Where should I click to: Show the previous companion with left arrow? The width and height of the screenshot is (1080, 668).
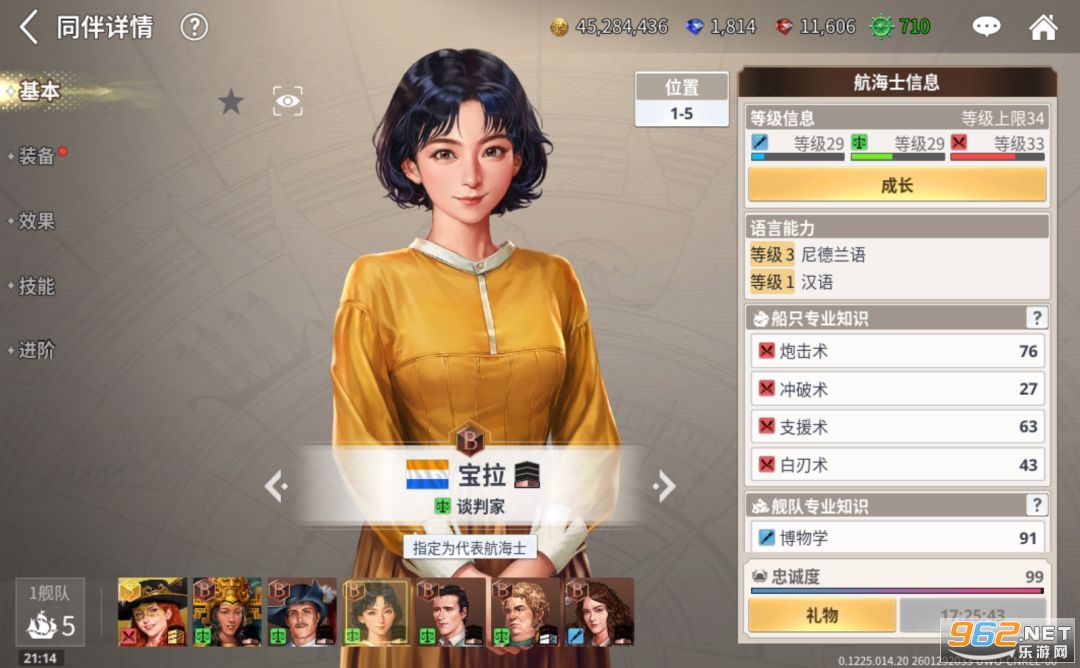coord(276,487)
